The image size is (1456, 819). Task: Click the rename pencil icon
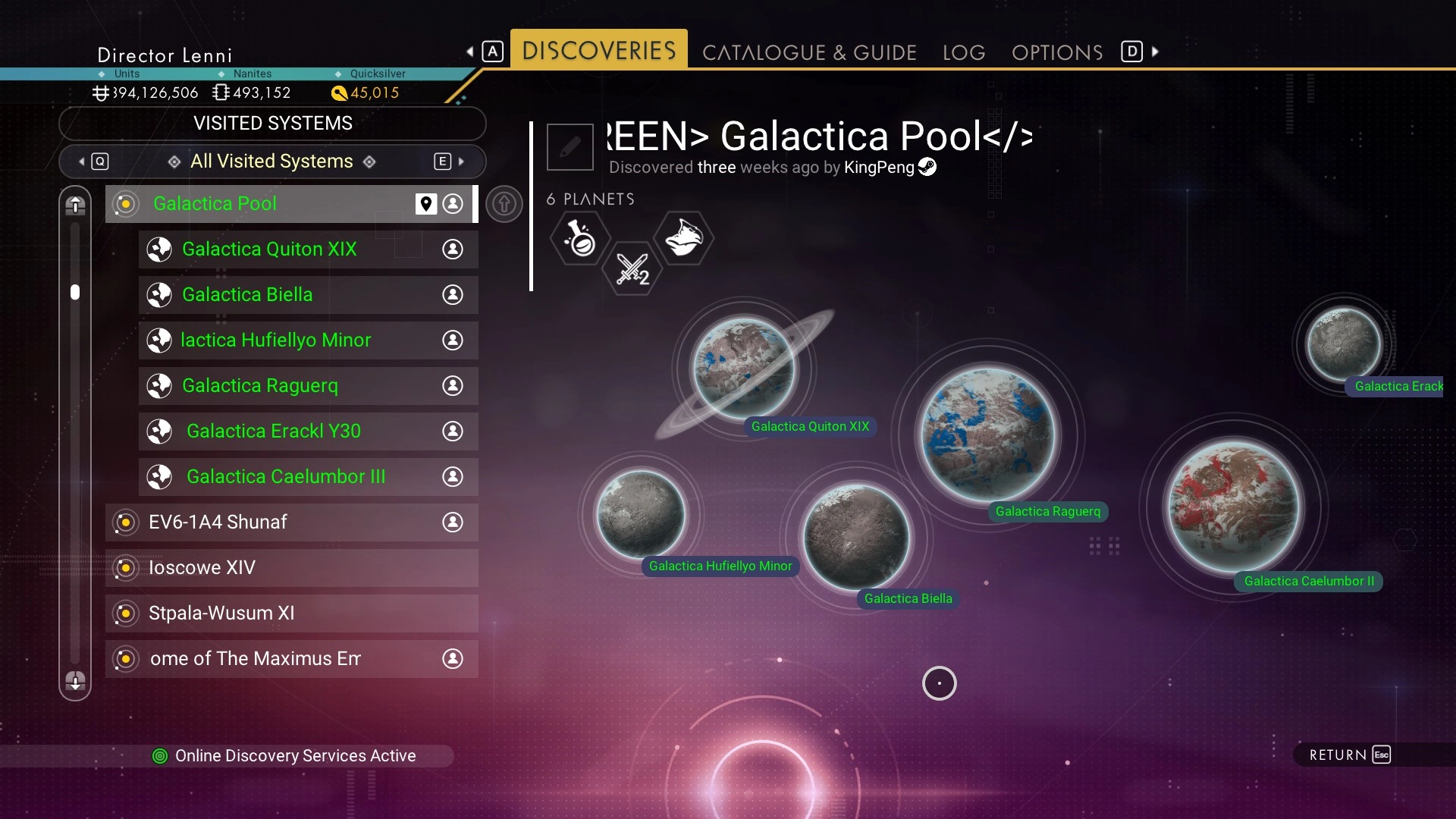pyautogui.click(x=570, y=146)
